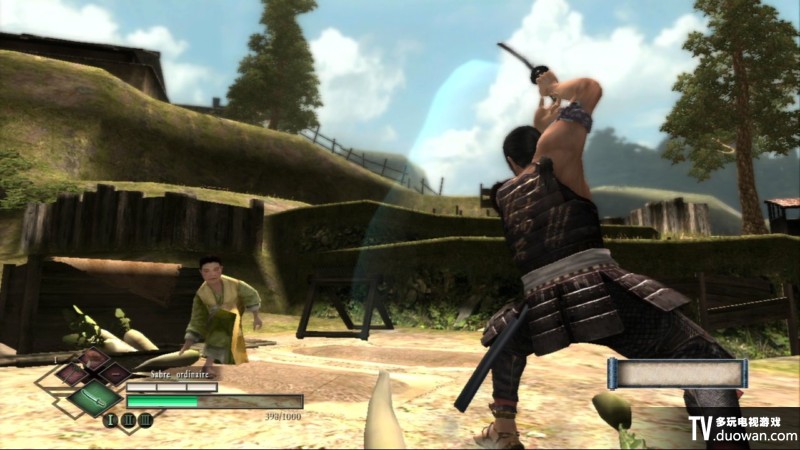800x450 pixels.
Task: Open the duowan.com watermark link
Action: click(x=755, y=436)
